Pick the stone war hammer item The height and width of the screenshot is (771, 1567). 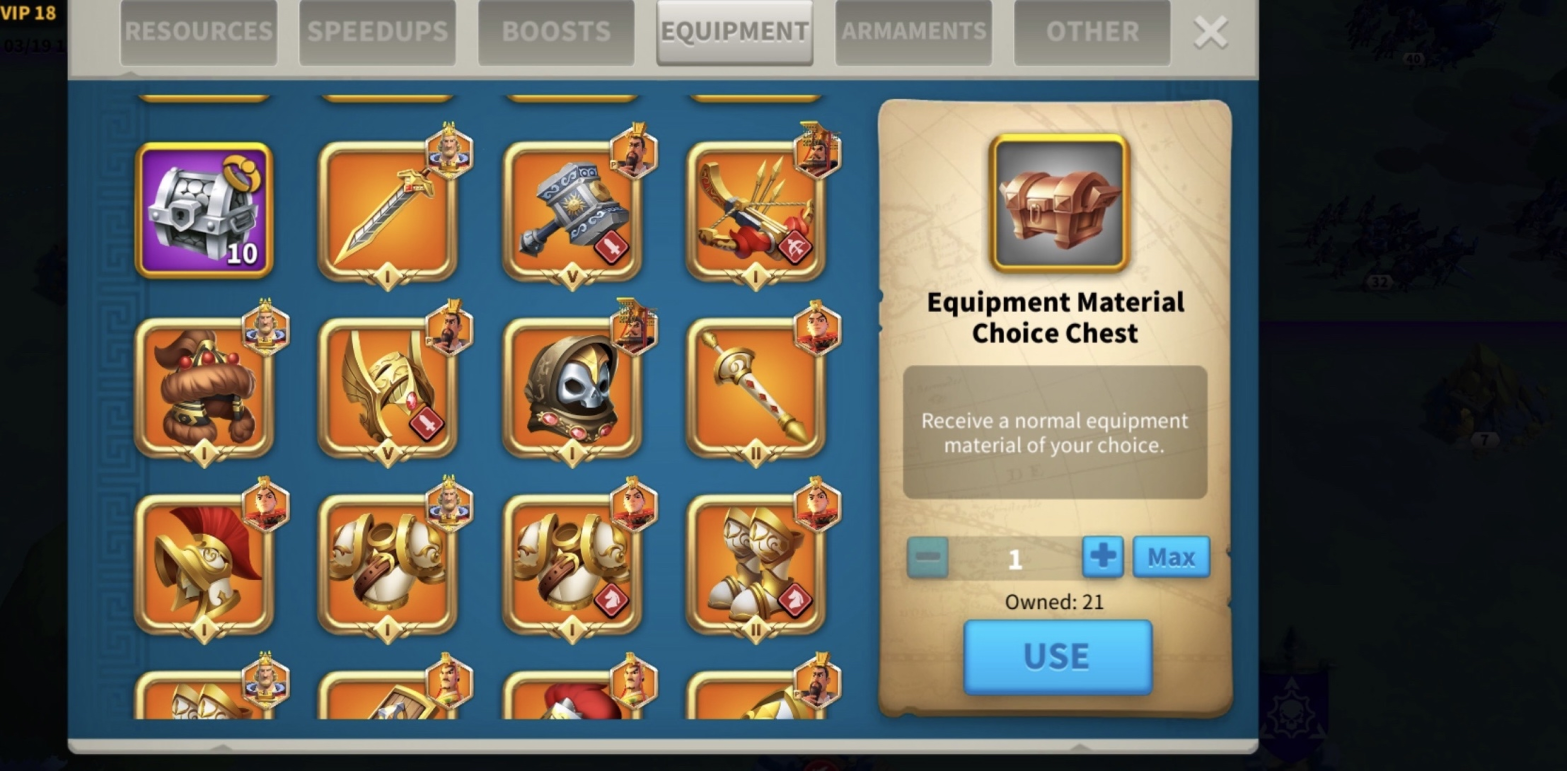point(571,212)
